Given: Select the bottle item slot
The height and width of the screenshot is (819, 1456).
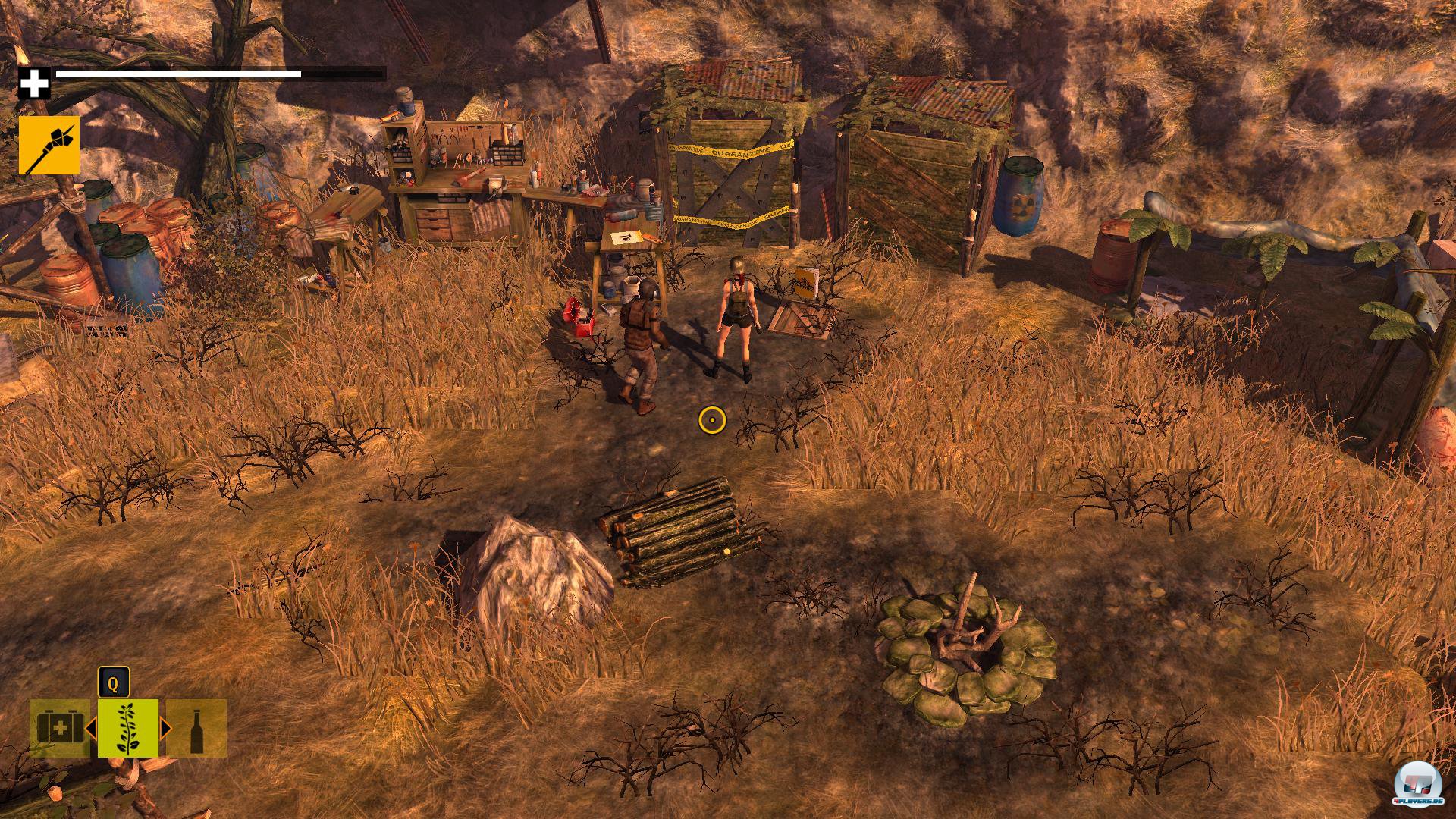Looking at the screenshot, I should tap(196, 728).
